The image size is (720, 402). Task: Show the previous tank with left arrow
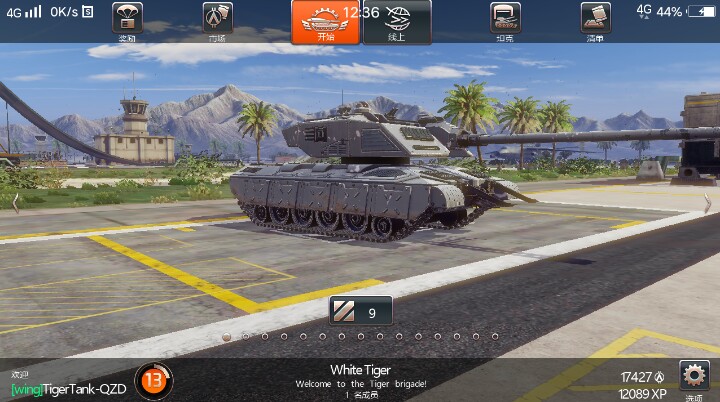coord(14,203)
